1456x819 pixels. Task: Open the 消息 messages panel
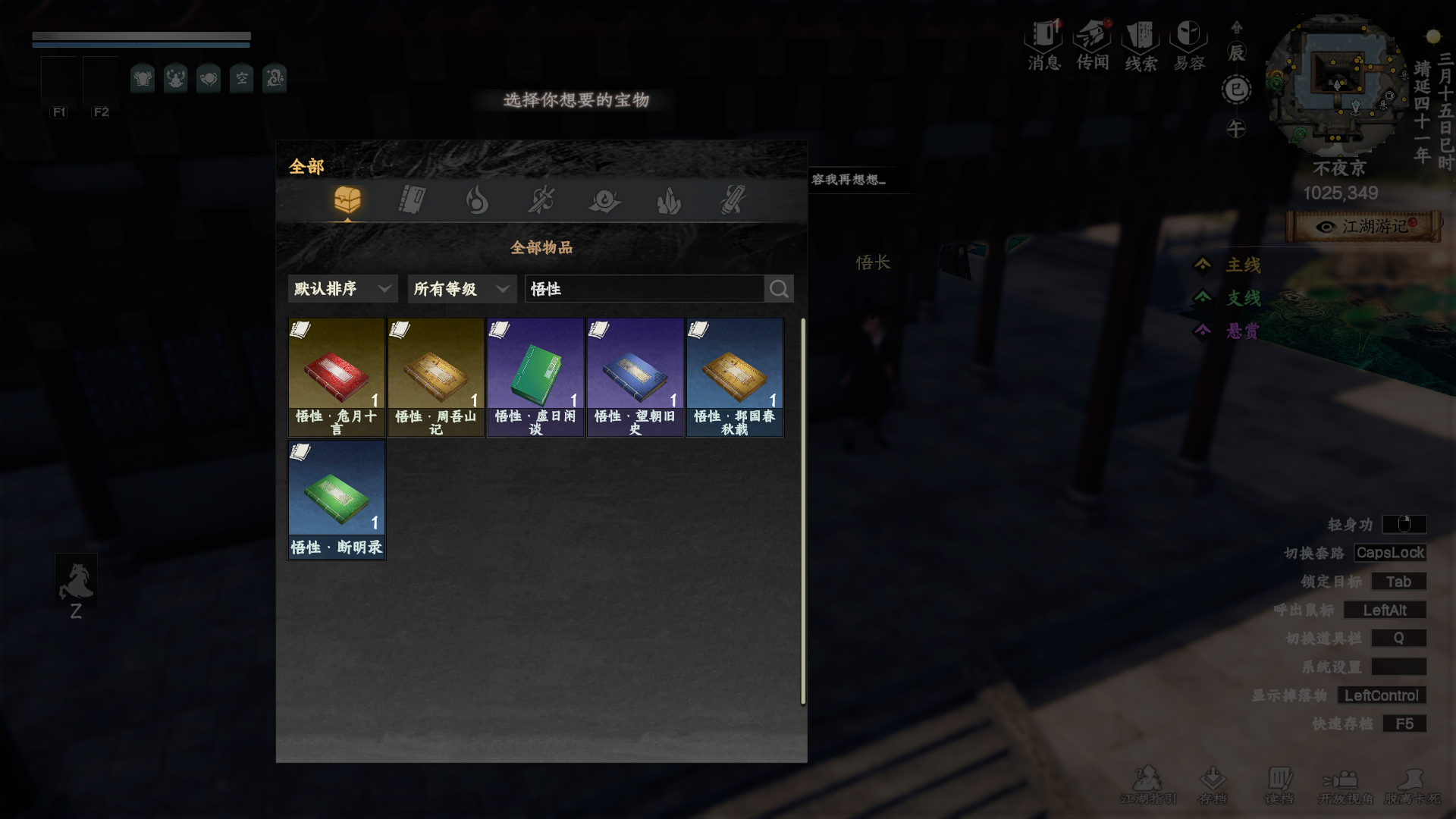pos(1044,45)
